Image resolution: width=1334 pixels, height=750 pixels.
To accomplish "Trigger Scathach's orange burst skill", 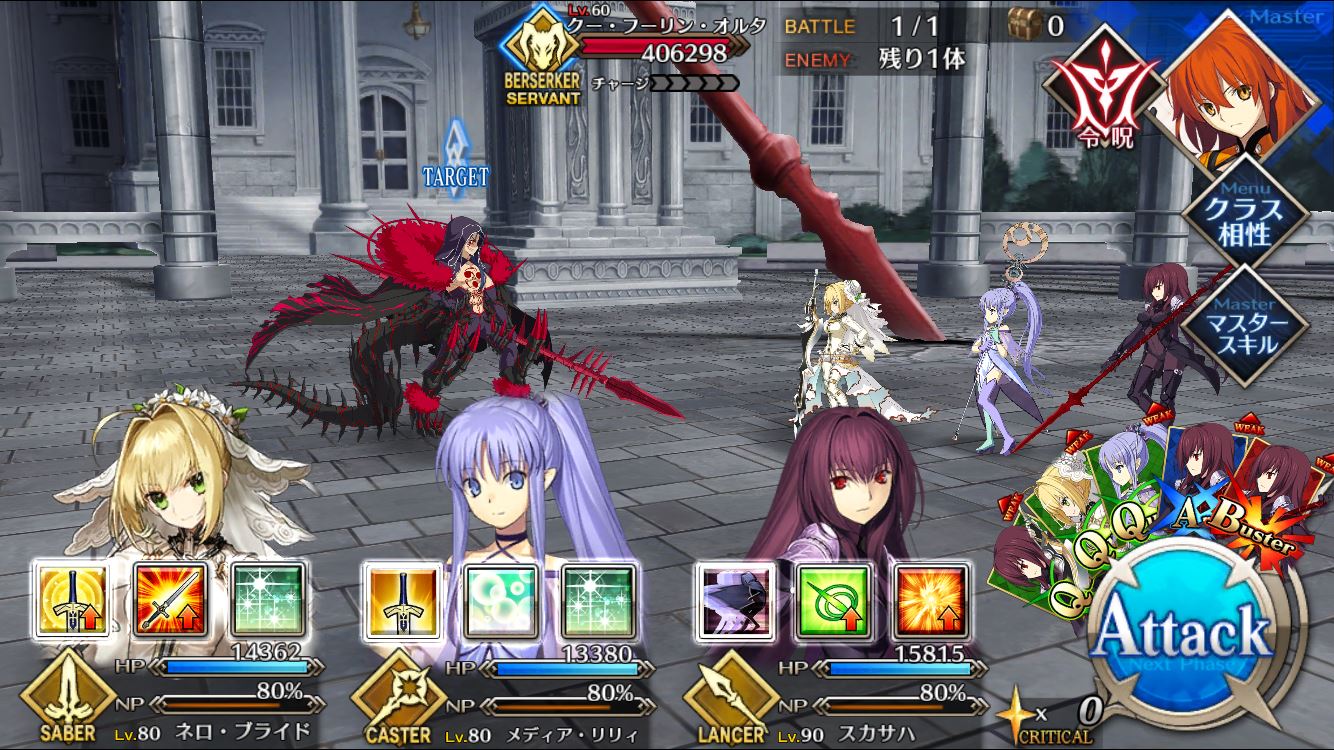I will pos(931,600).
